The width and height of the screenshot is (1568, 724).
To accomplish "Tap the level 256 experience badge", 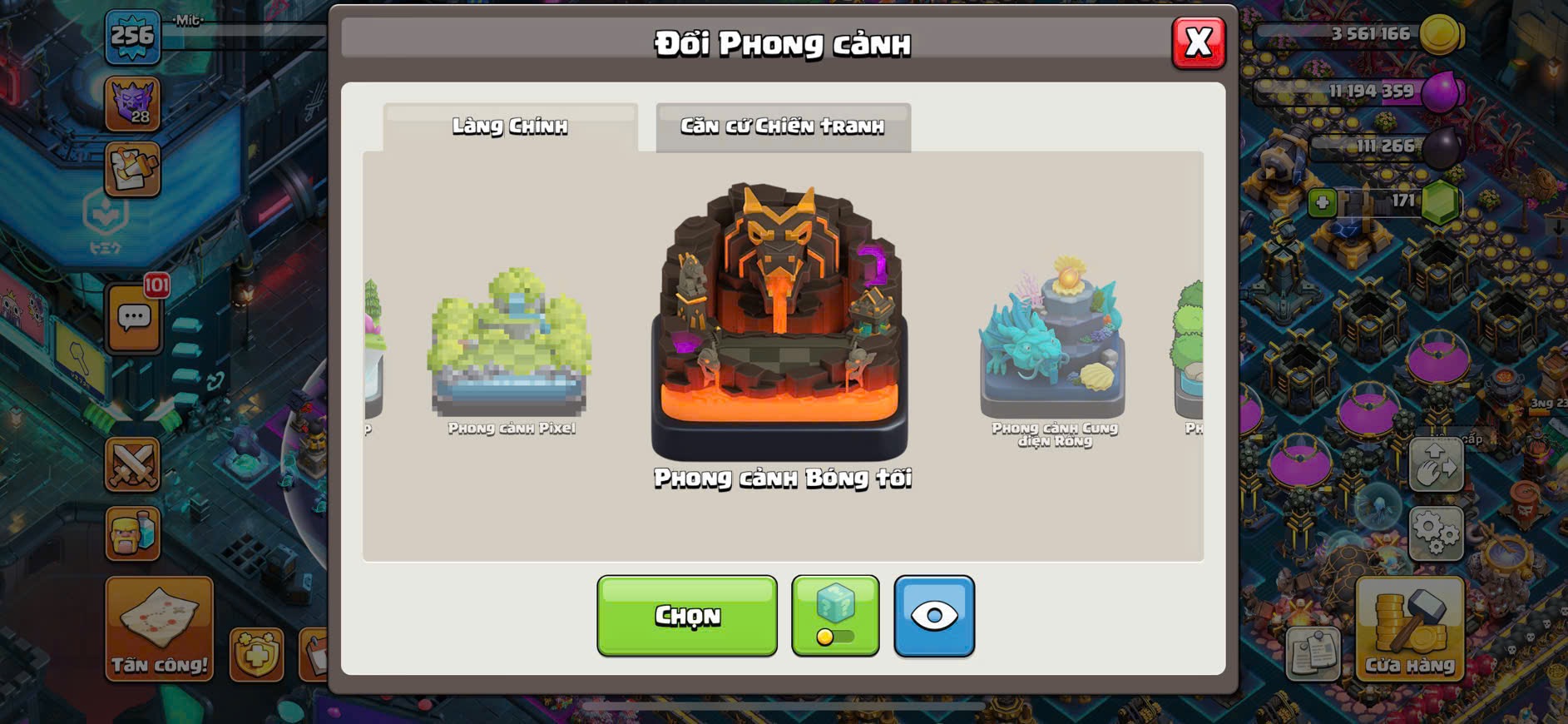I will point(133,37).
